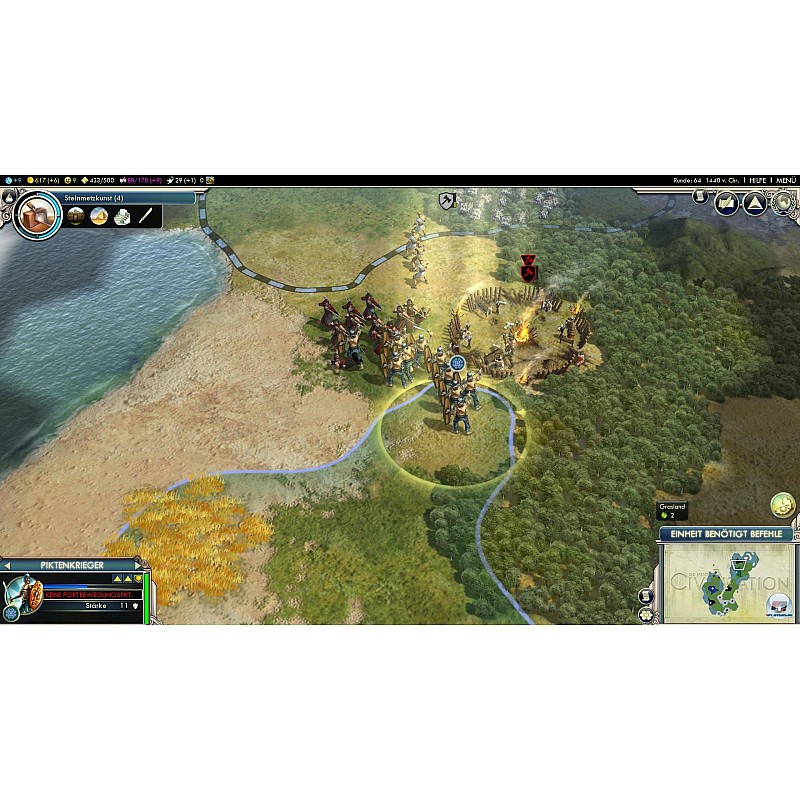
Task: Select the blue unit flag above the pikemen
Action: (458, 363)
